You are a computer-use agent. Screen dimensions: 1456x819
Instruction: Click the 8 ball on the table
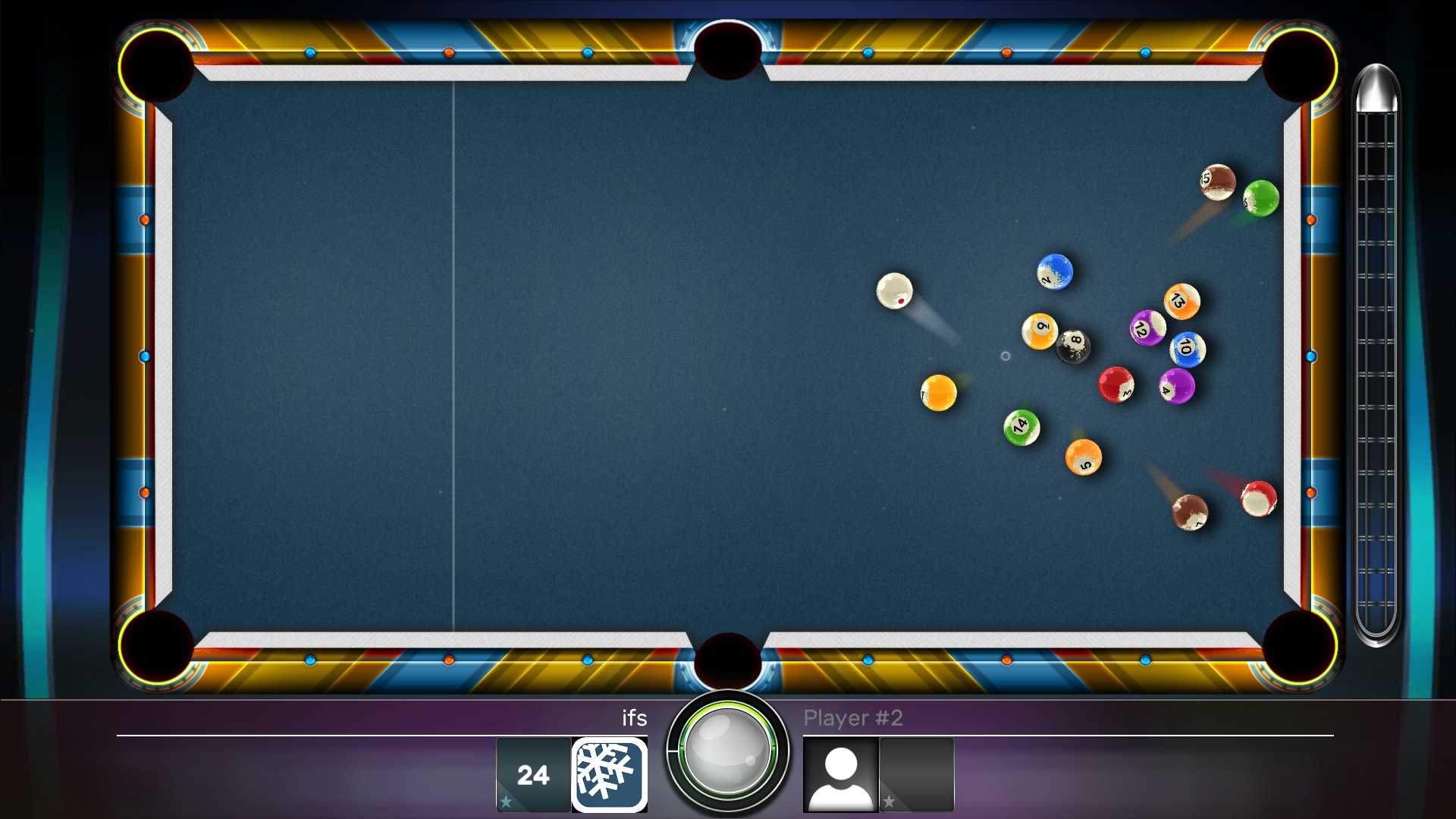[x=1074, y=345]
